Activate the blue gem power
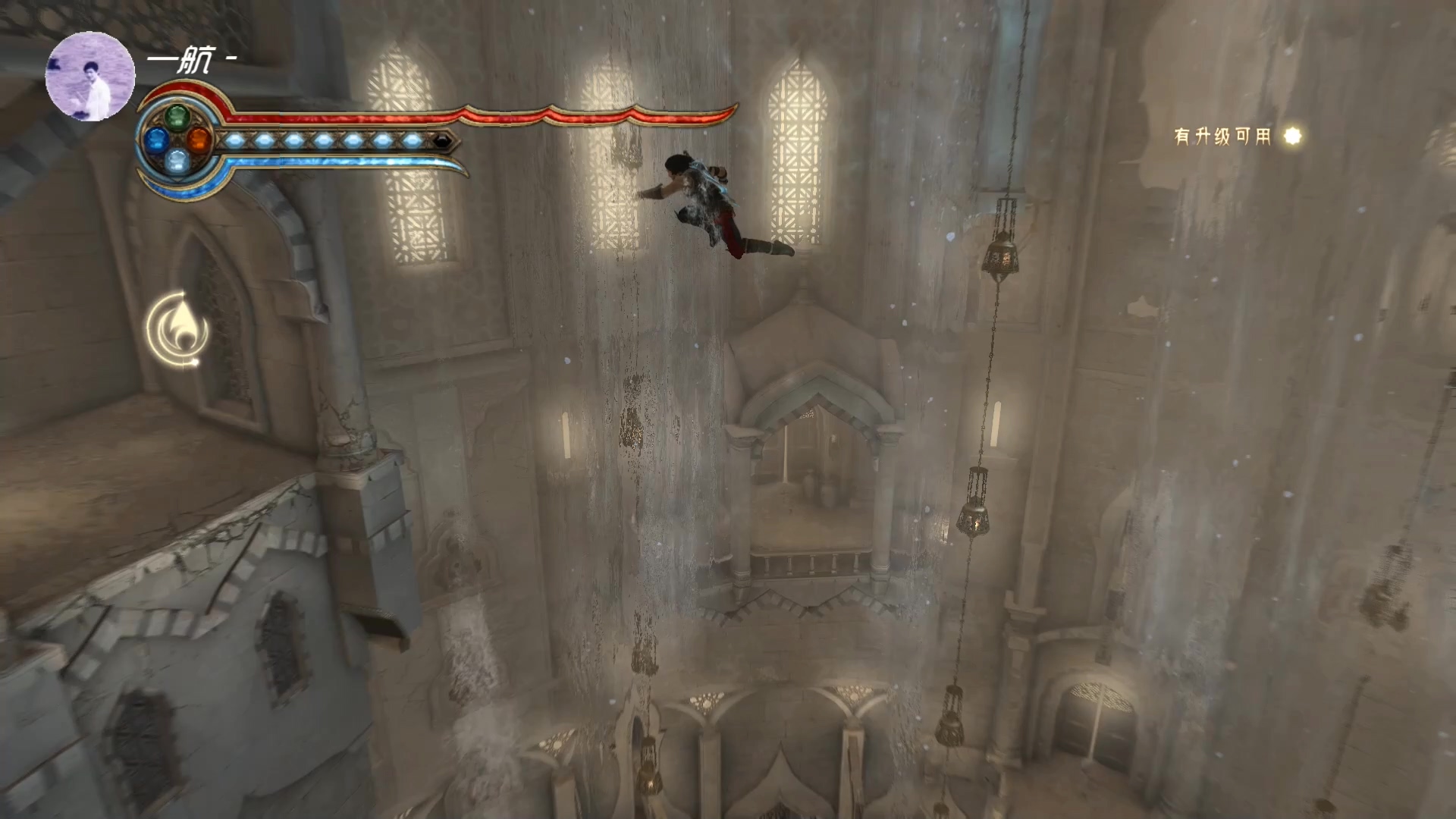This screenshot has height=819, width=1456. (156, 140)
